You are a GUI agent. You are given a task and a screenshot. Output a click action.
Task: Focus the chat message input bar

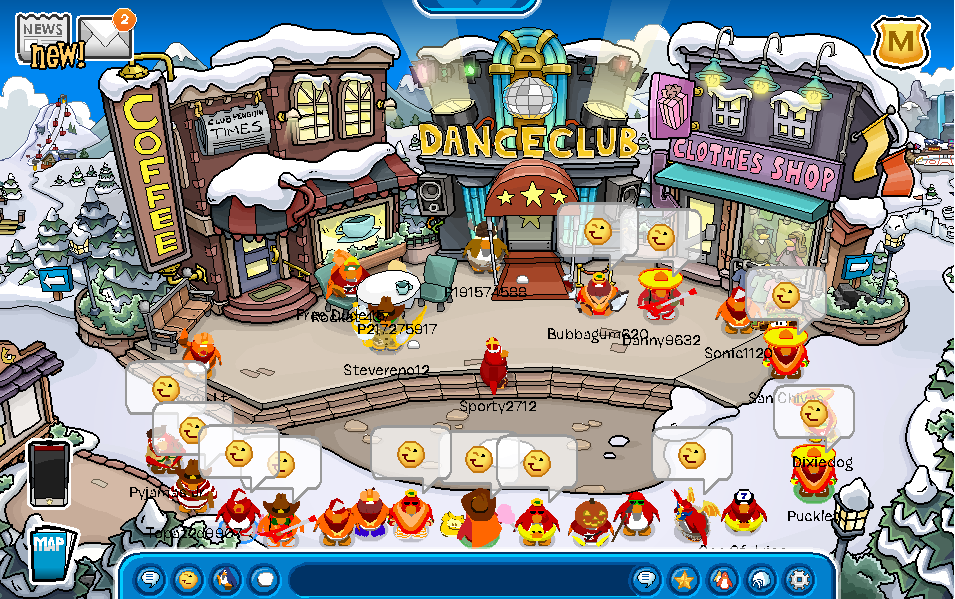460,579
